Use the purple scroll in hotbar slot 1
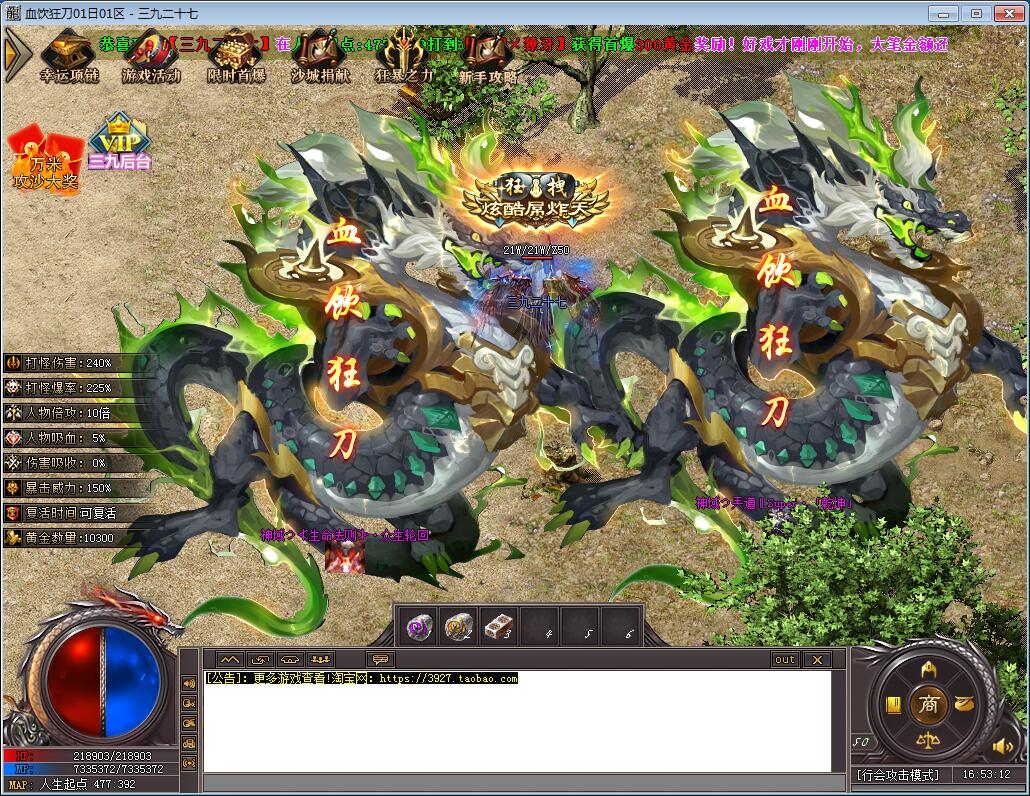The height and width of the screenshot is (796, 1030). [x=419, y=627]
